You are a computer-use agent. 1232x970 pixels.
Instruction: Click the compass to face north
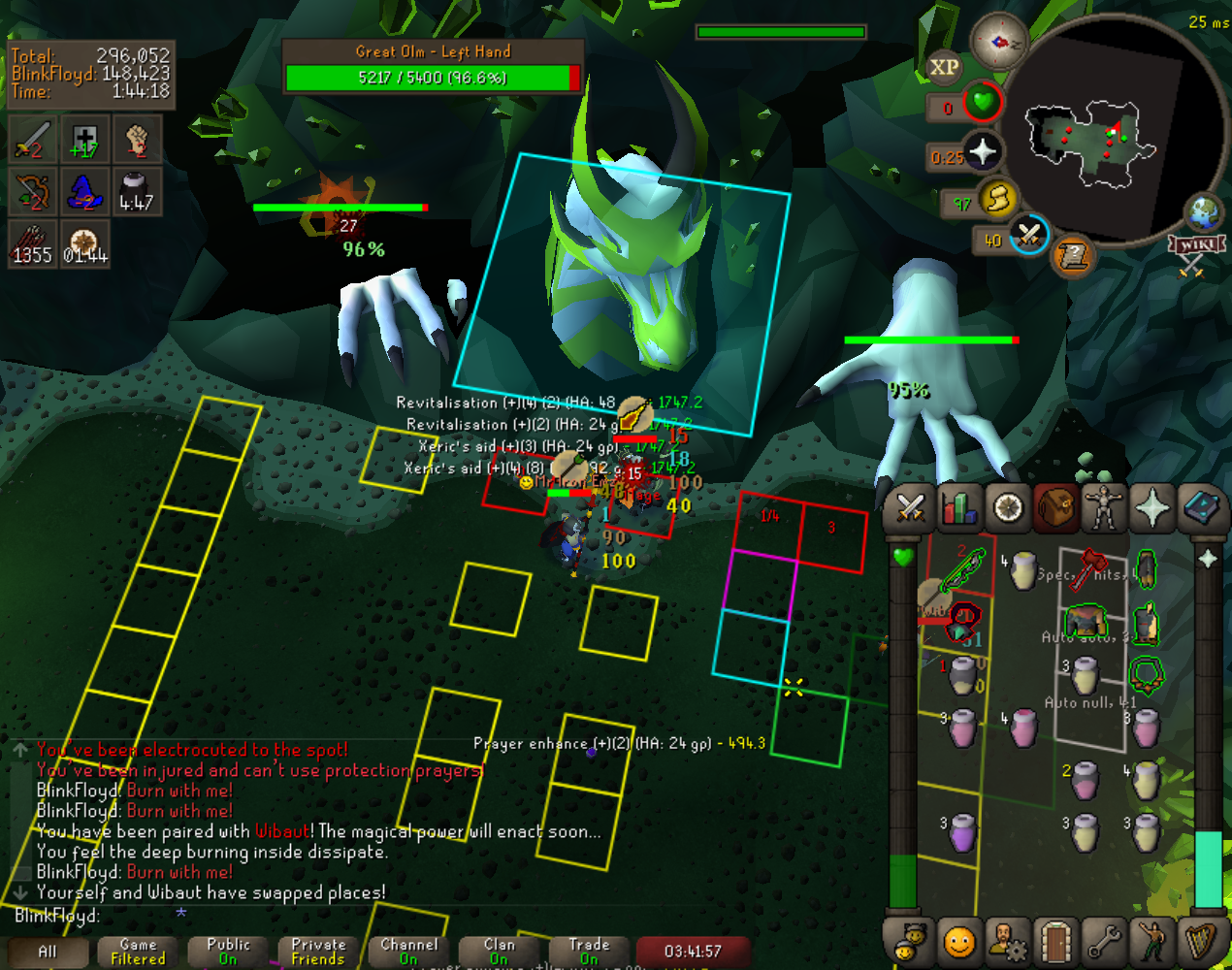point(999,42)
